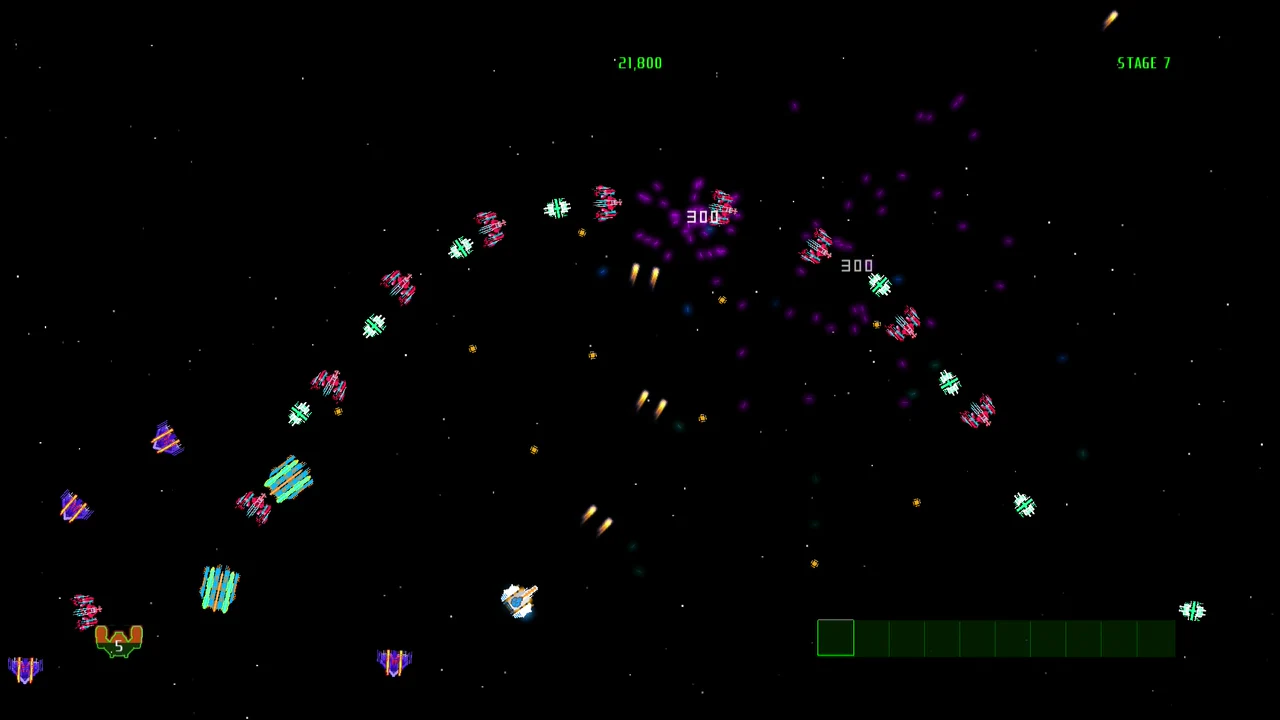
Task: Click the 21,800 score display
Action: 639,63
